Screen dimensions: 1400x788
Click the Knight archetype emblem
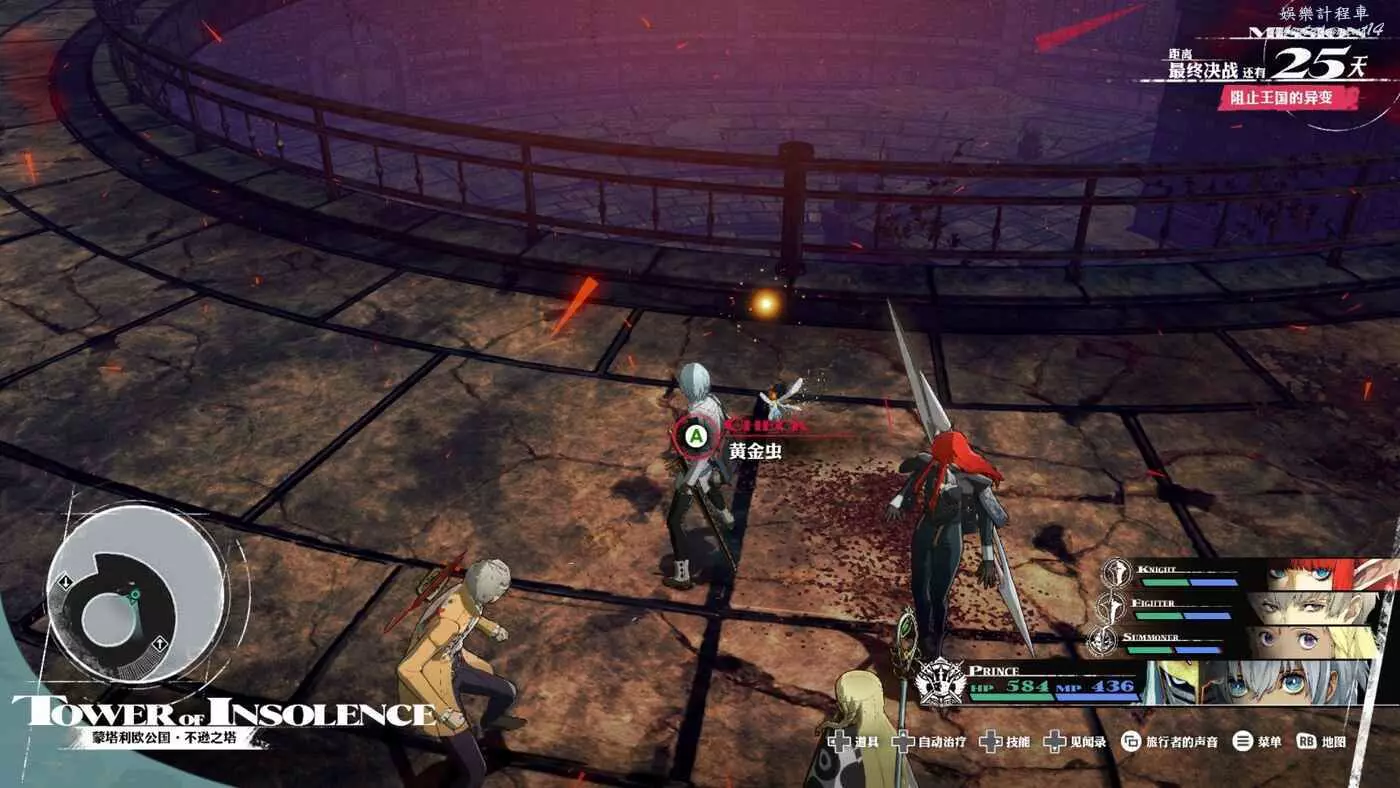(x=1117, y=573)
